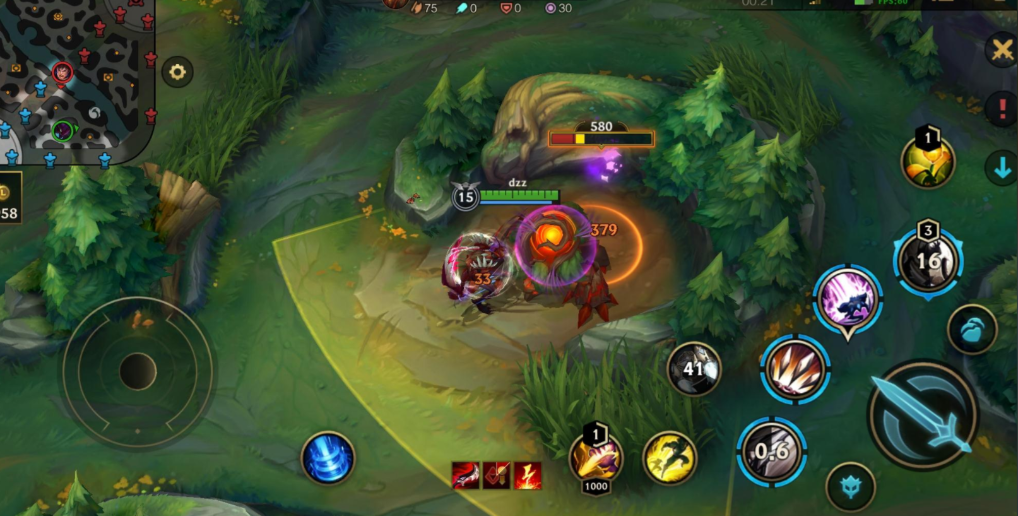Open the shop via the gold coin panel

[x=8, y=202]
